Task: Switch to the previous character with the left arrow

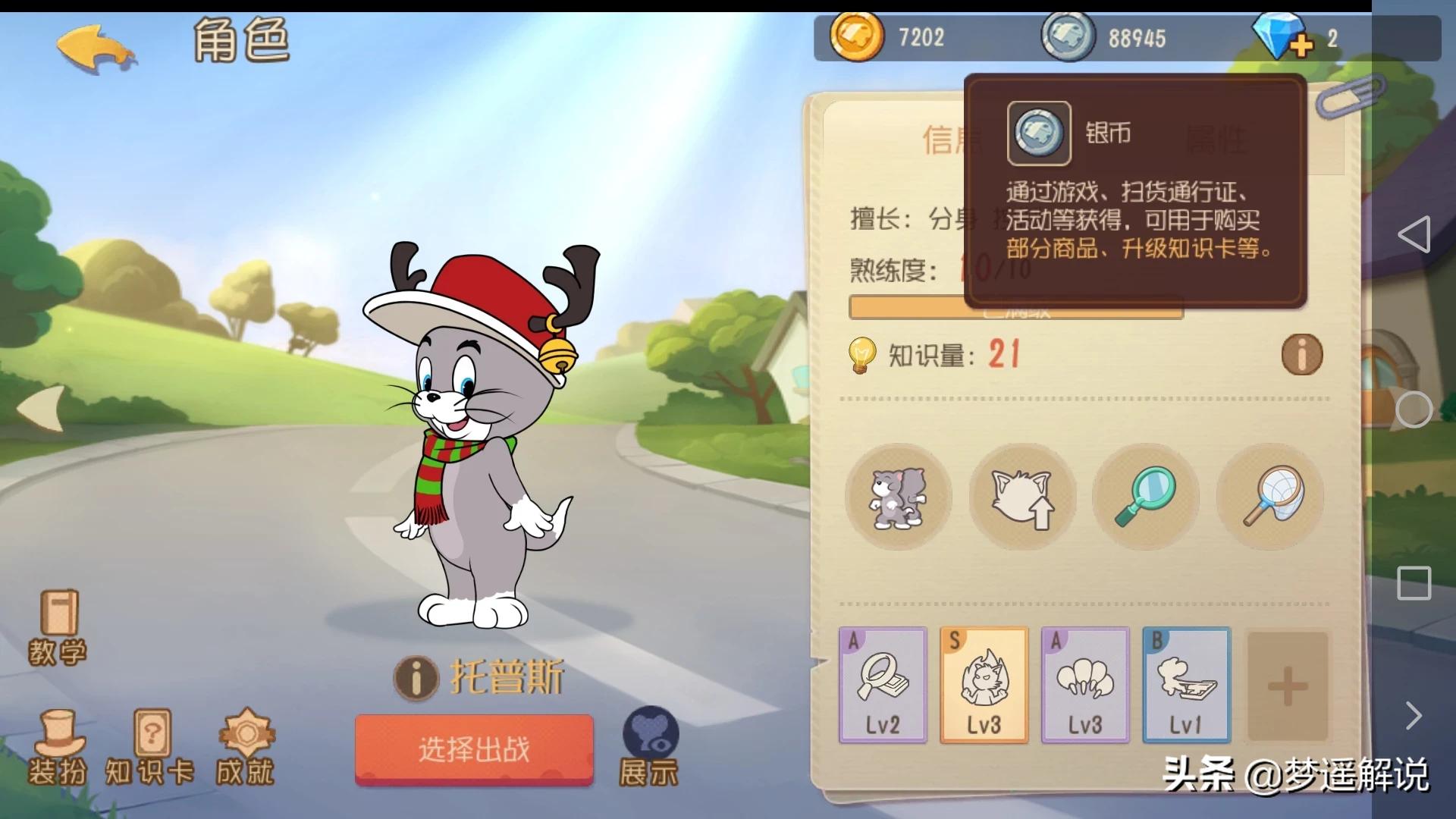Action: (42, 409)
